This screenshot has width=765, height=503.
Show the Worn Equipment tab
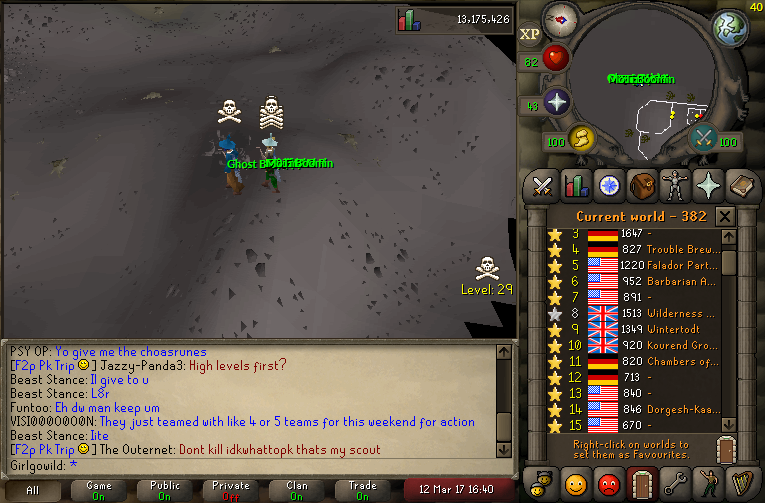(674, 185)
